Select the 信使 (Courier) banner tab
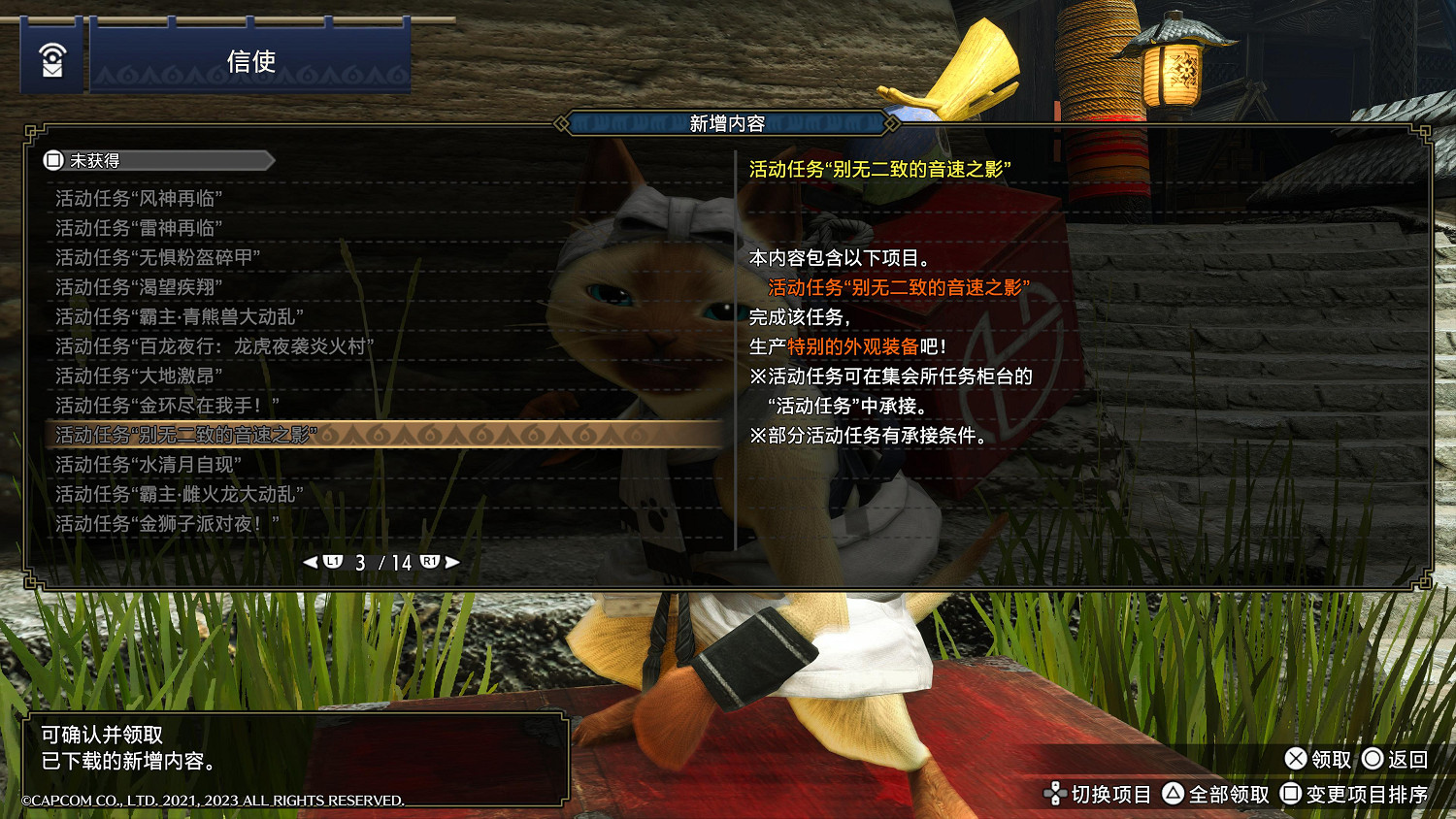Viewport: 1456px width, 819px height. [x=250, y=62]
